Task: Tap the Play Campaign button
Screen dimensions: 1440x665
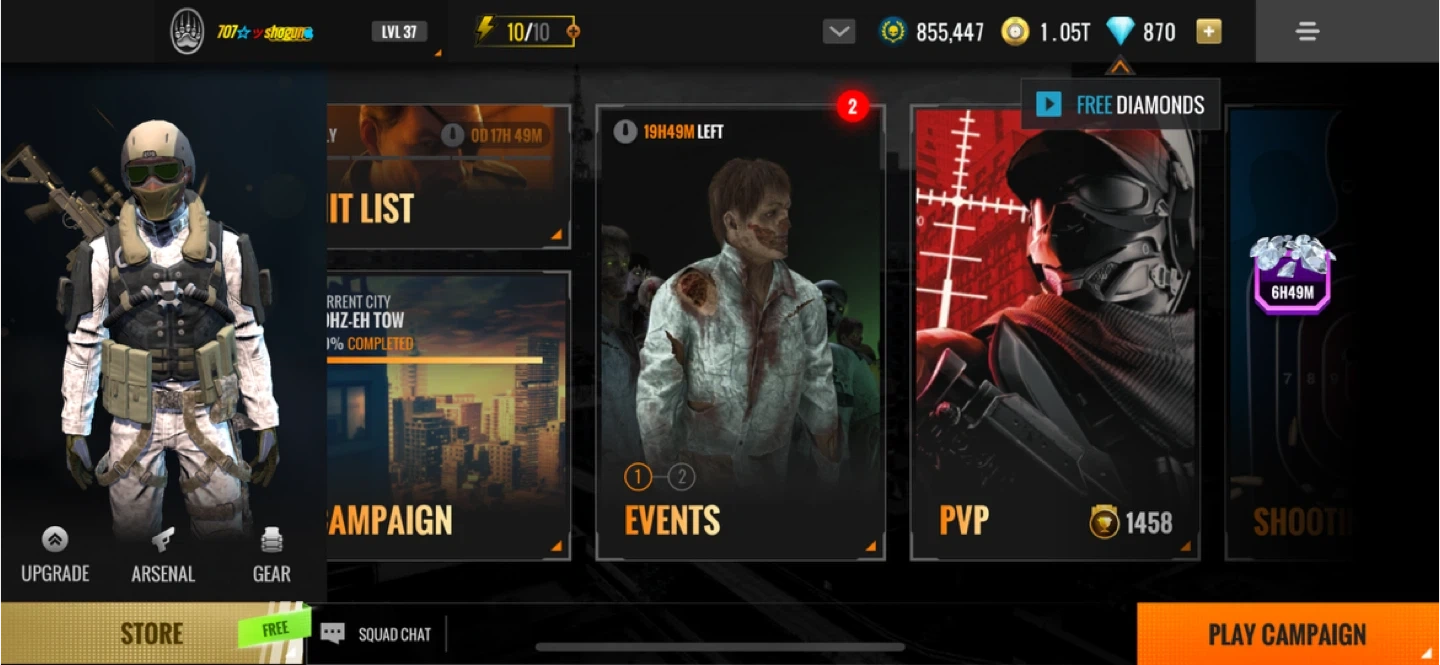Action: coord(1288,634)
